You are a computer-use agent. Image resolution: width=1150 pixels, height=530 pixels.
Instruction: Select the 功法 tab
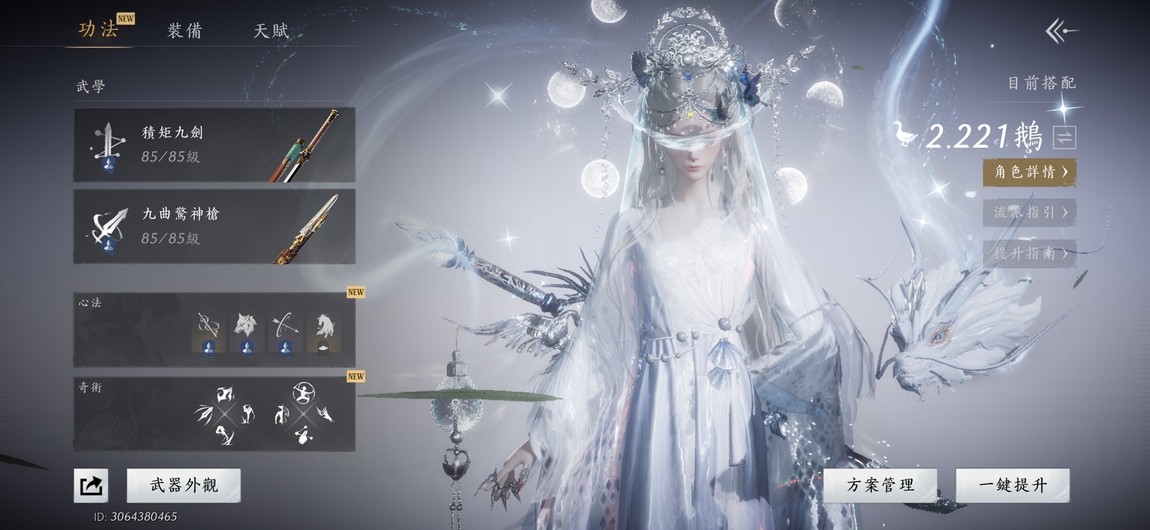(98, 29)
